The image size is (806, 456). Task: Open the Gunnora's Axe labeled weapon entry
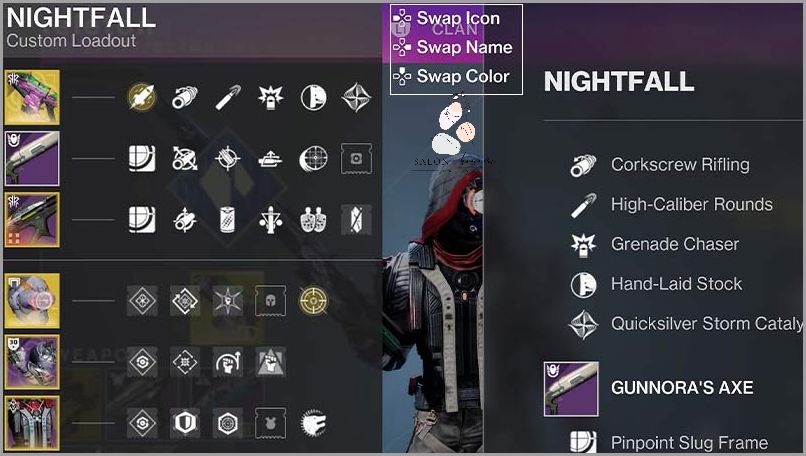(x=681, y=388)
